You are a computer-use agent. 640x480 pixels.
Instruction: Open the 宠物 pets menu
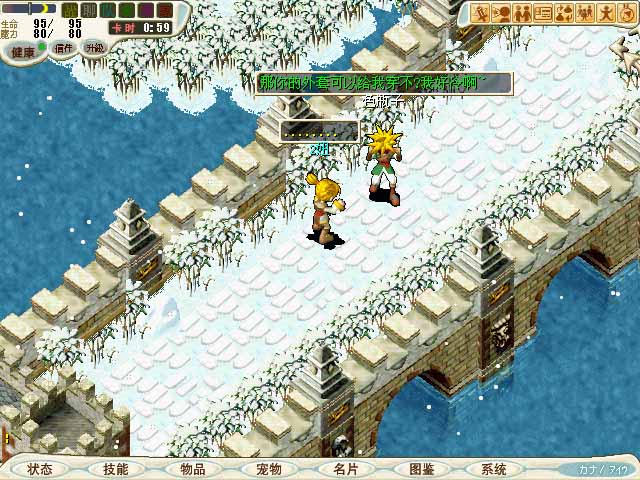pos(268,469)
